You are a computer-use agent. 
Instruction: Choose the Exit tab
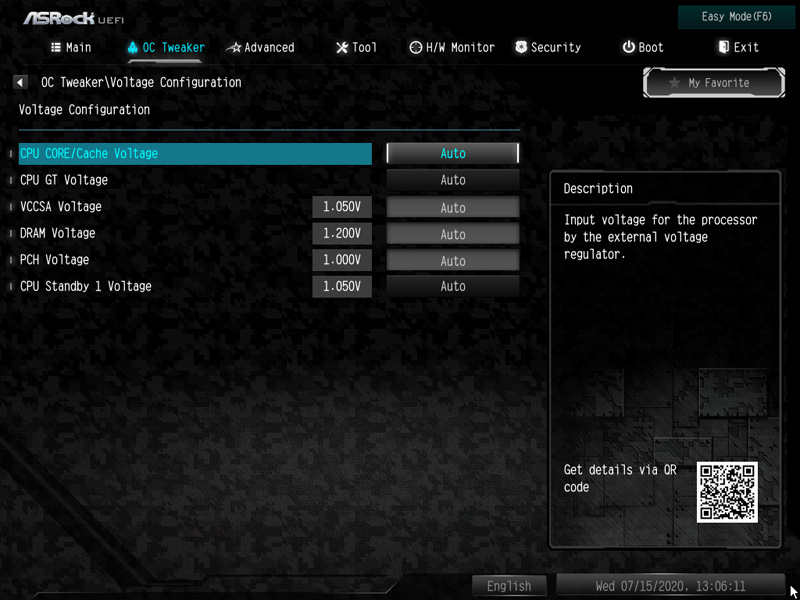pyautogui.click(x=738, y=47)
